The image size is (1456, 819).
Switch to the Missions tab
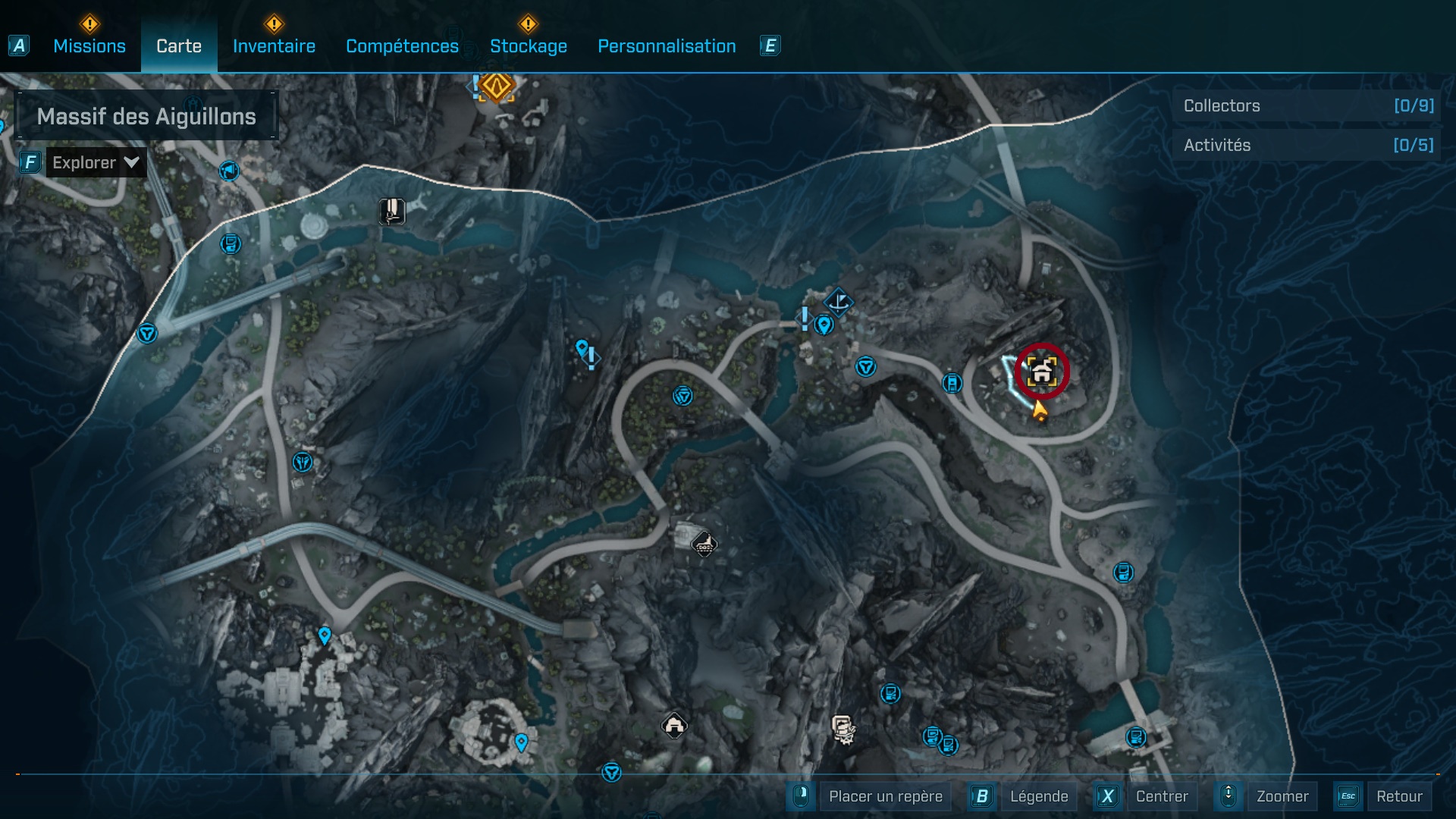click(89, 46)
